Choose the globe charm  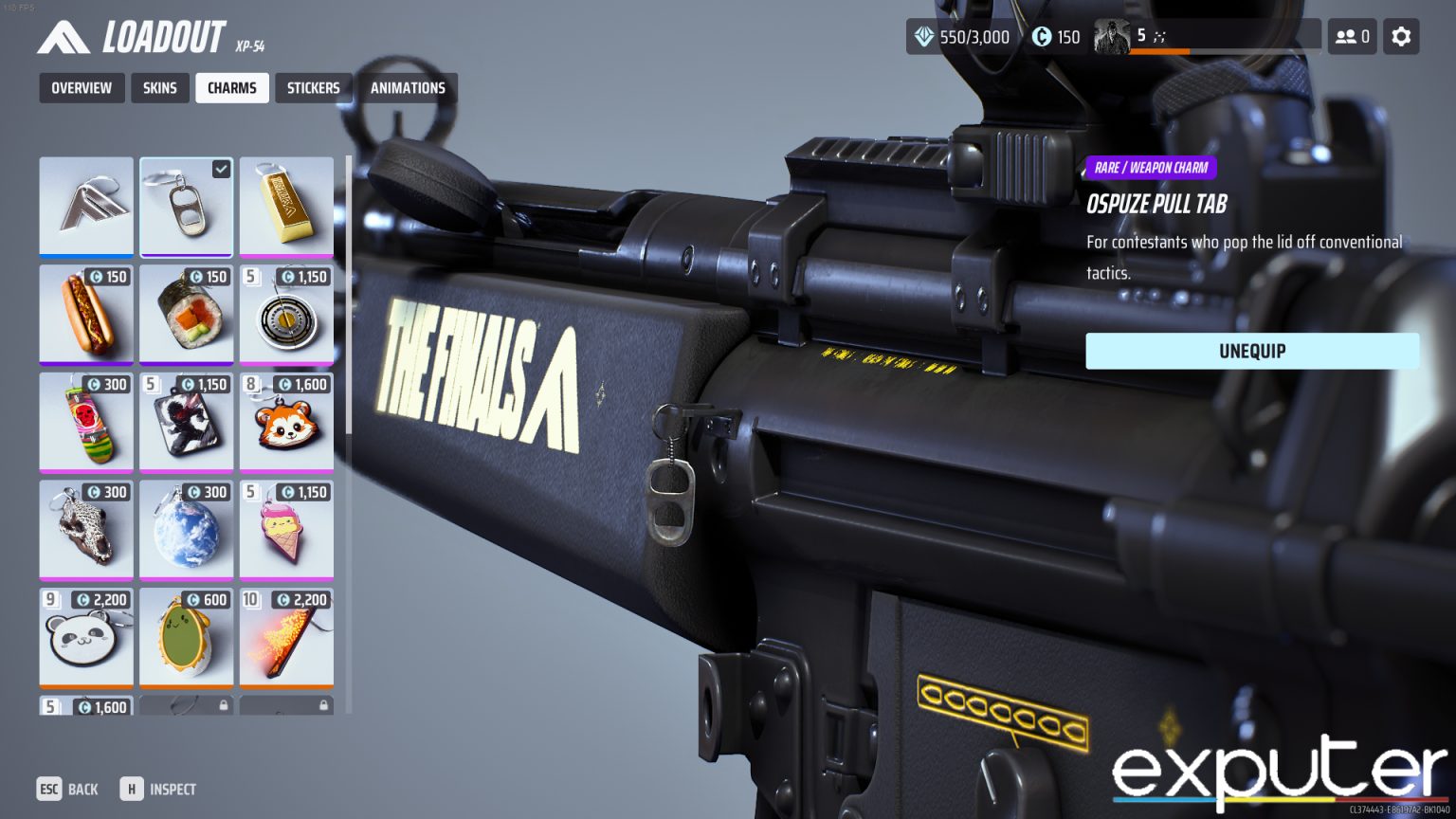tap(186, 530)
